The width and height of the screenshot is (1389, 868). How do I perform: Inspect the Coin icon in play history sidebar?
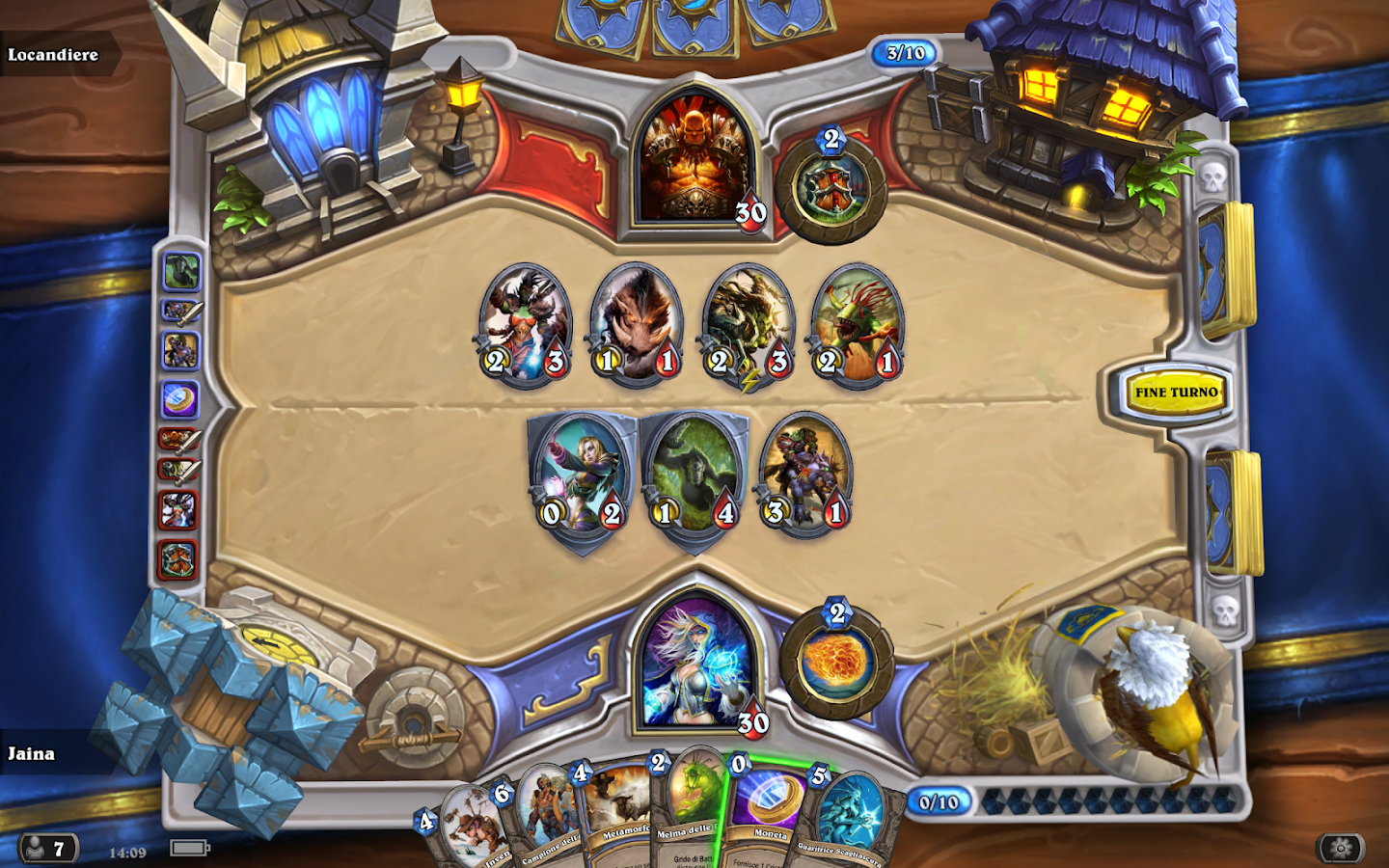178,395
